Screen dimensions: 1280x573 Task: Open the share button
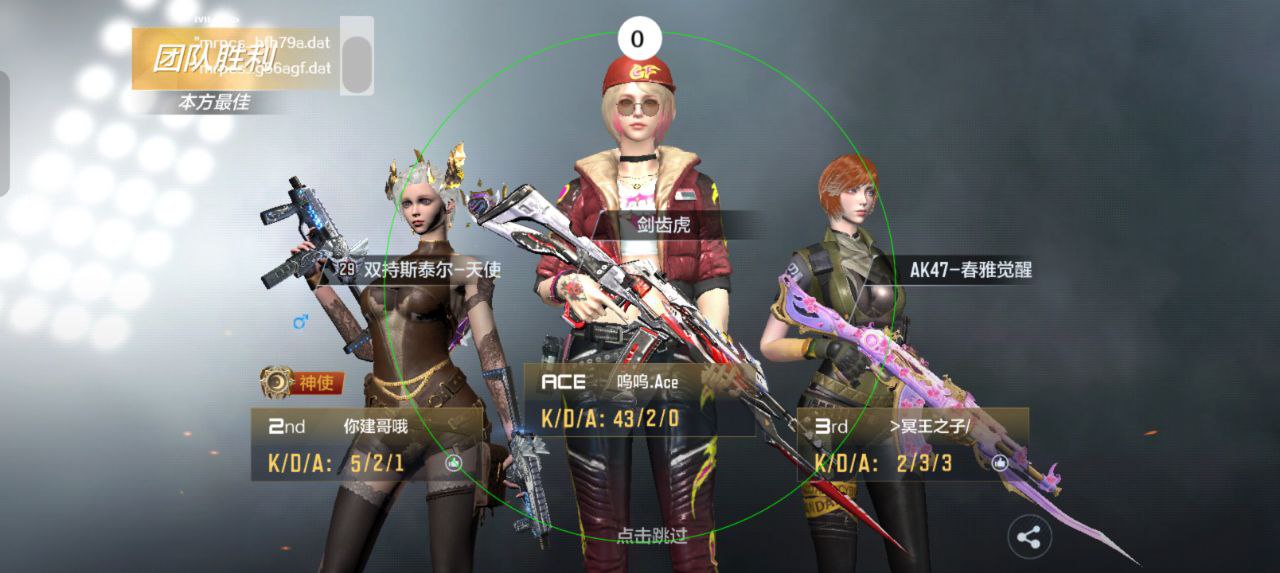(1029, 538)
